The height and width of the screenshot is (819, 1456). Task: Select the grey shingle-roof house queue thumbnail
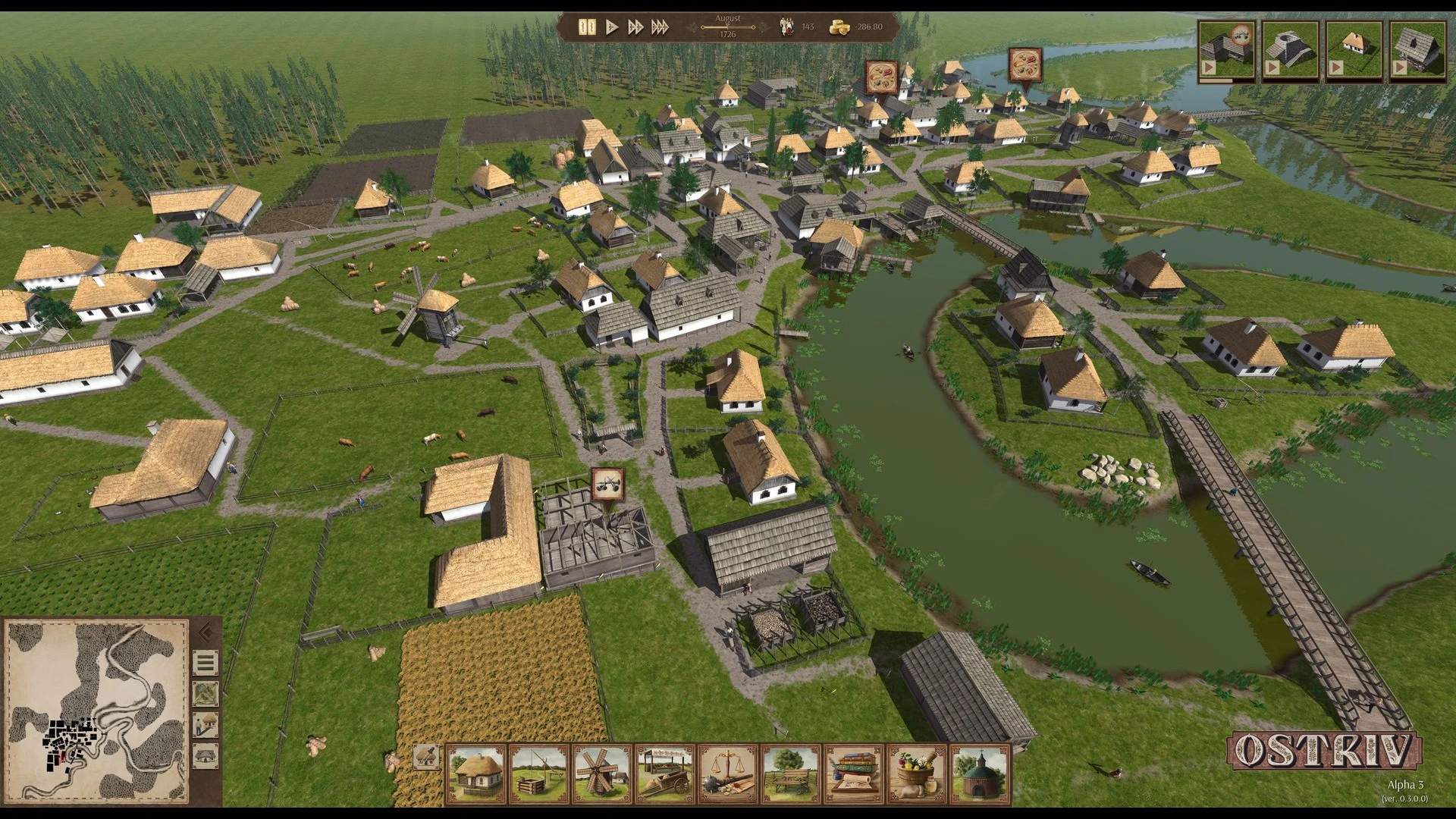pos(1417,50)
